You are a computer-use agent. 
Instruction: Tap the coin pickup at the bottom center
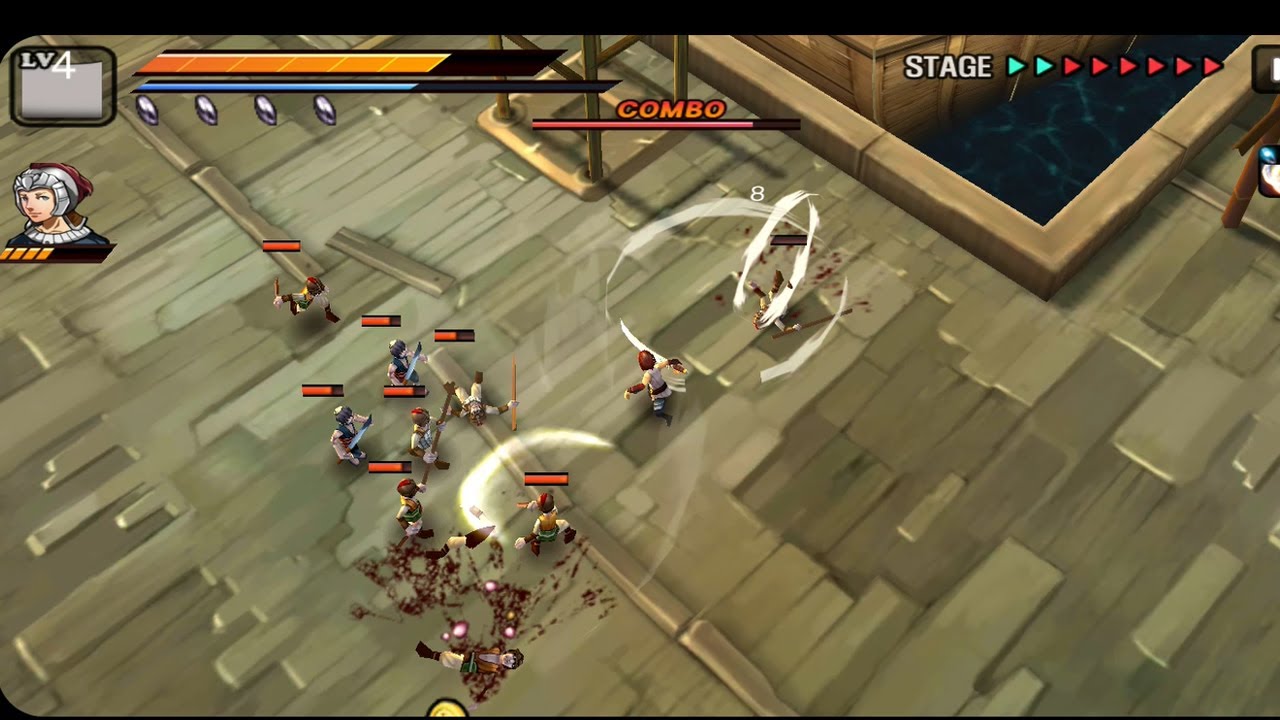447,712
